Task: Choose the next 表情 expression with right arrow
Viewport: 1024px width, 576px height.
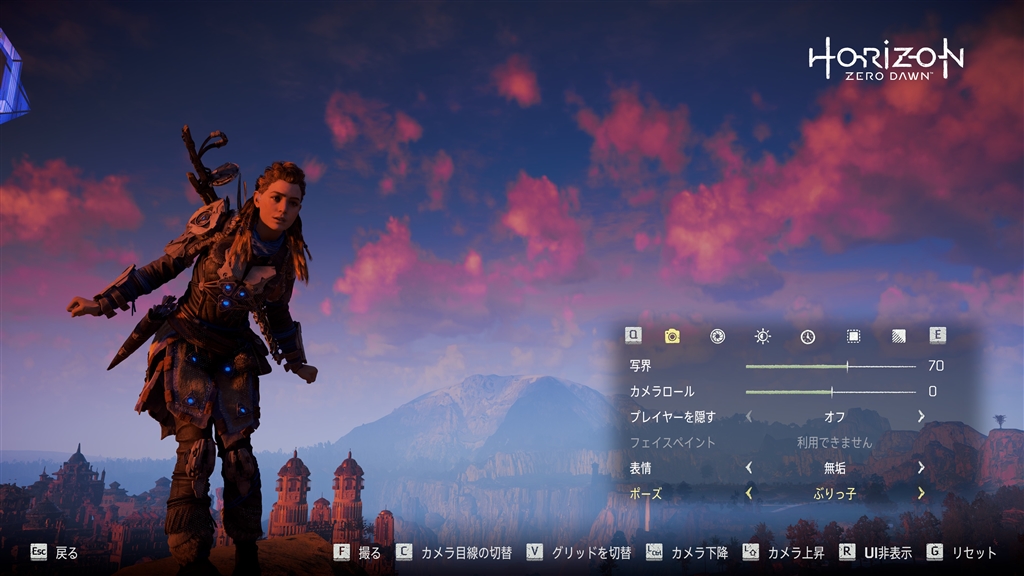Action: coord(920,467)
